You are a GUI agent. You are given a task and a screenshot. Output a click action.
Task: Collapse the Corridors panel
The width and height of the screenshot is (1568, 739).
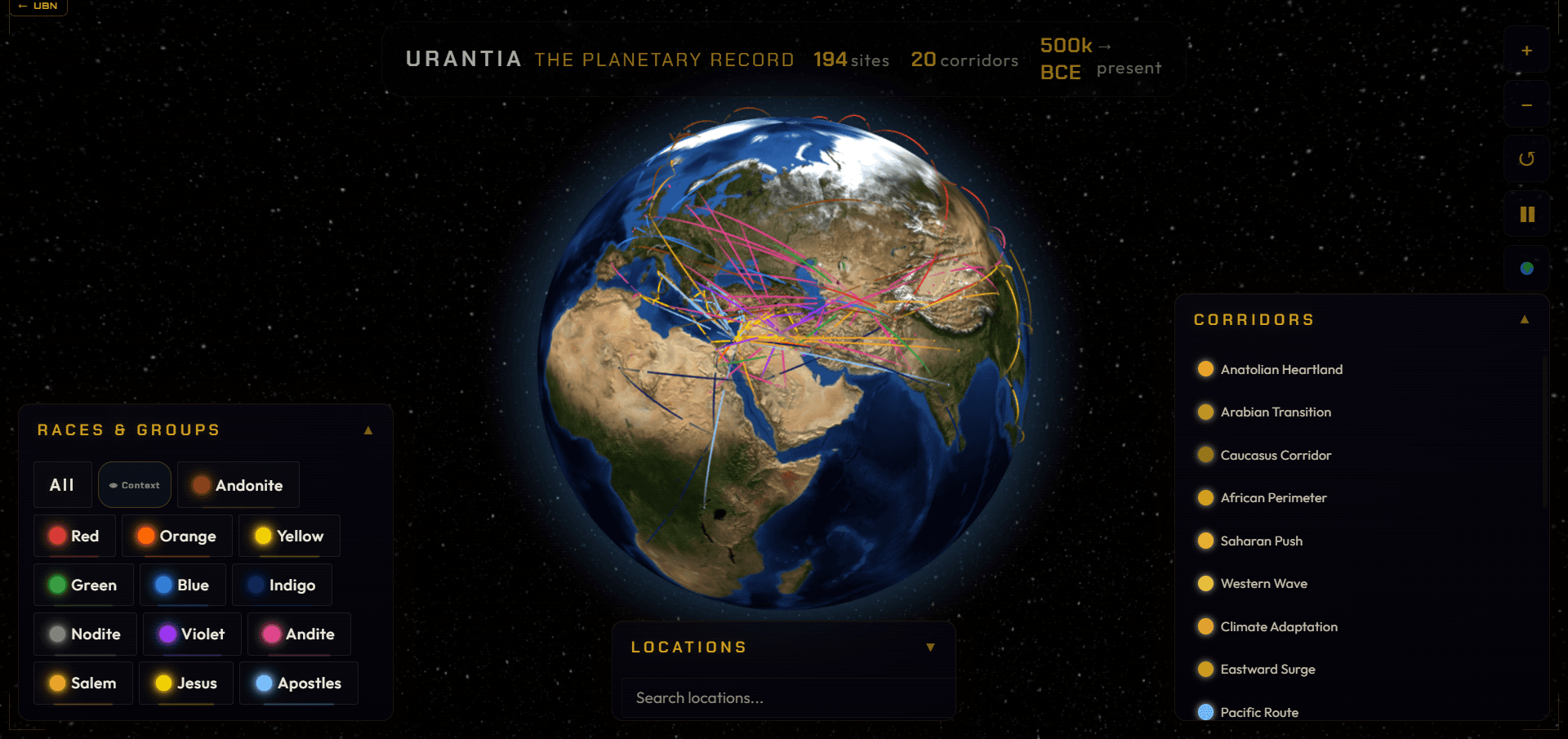click(x=1525, y=319)
